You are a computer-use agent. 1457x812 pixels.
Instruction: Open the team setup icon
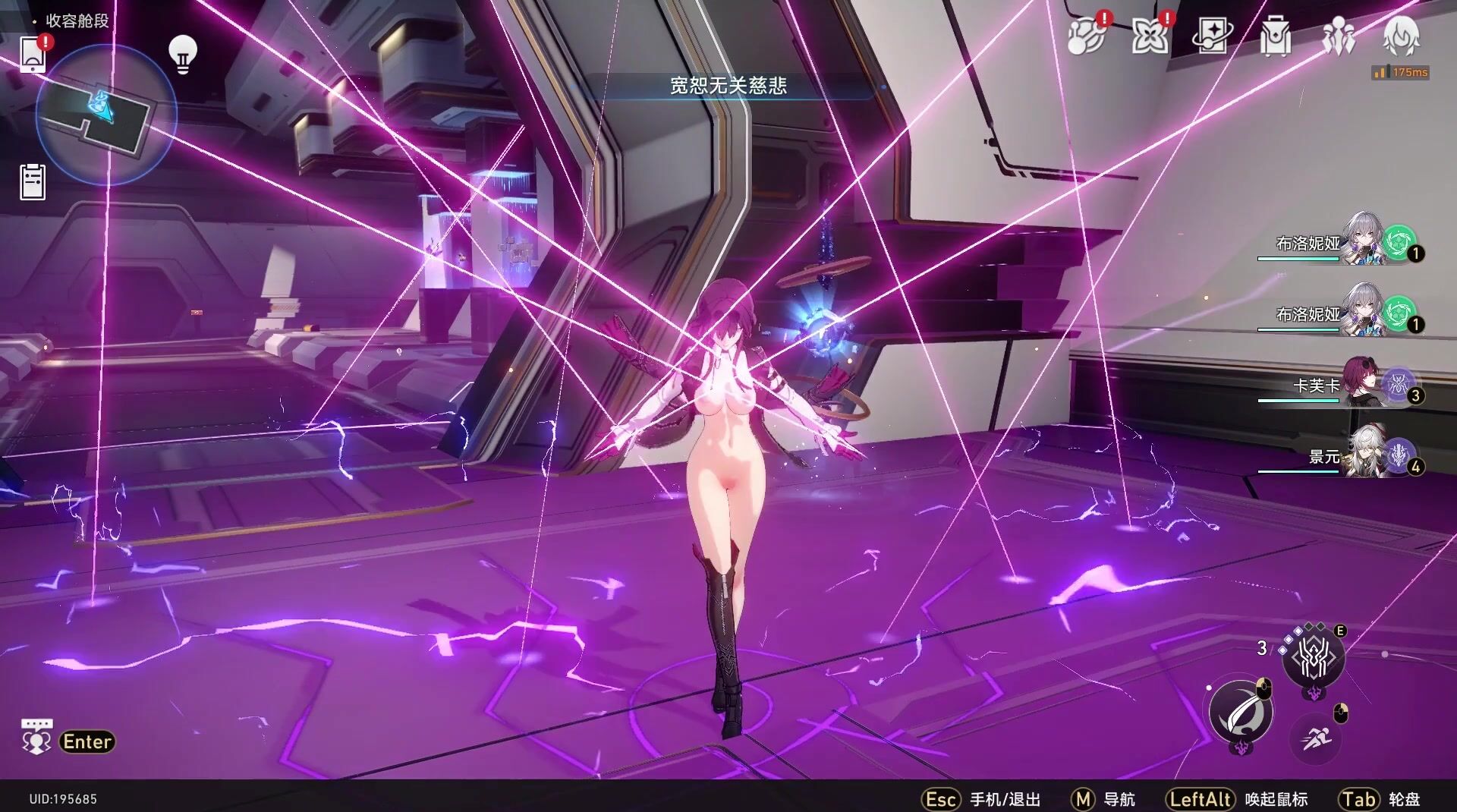(1339, 36)
